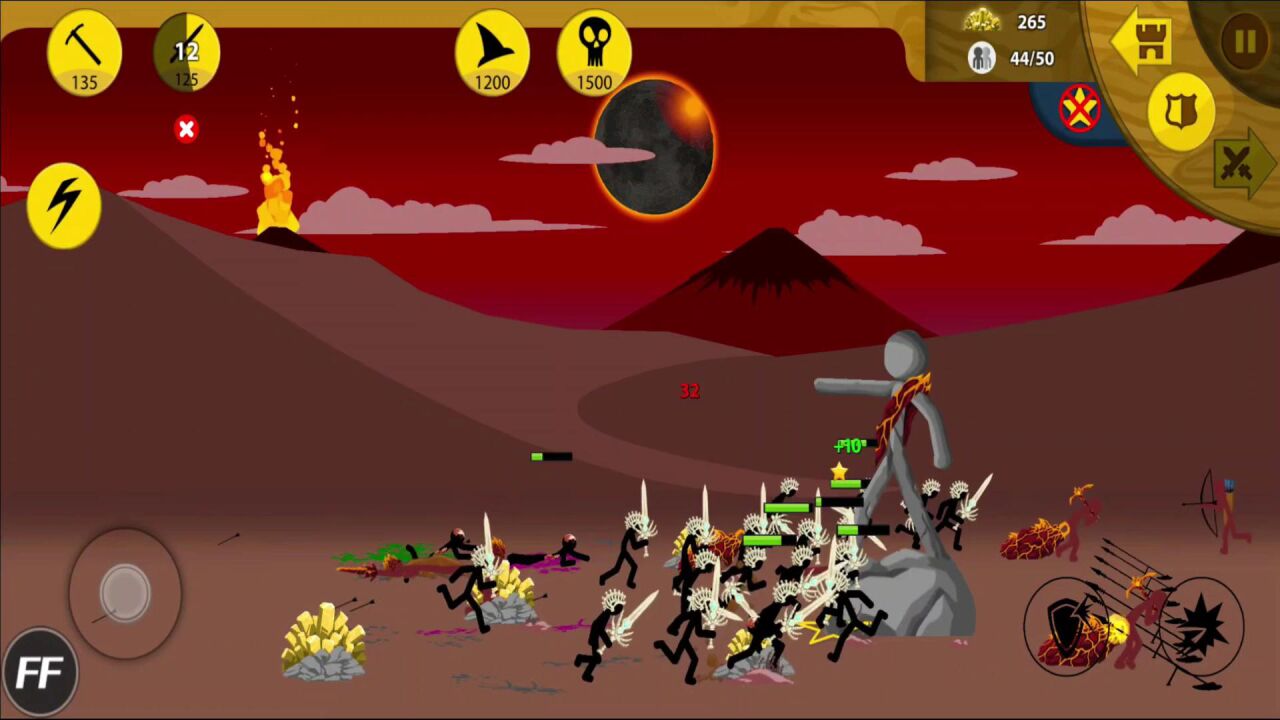
Task: Train a miner for 135 gold
Action: [84, 53]
